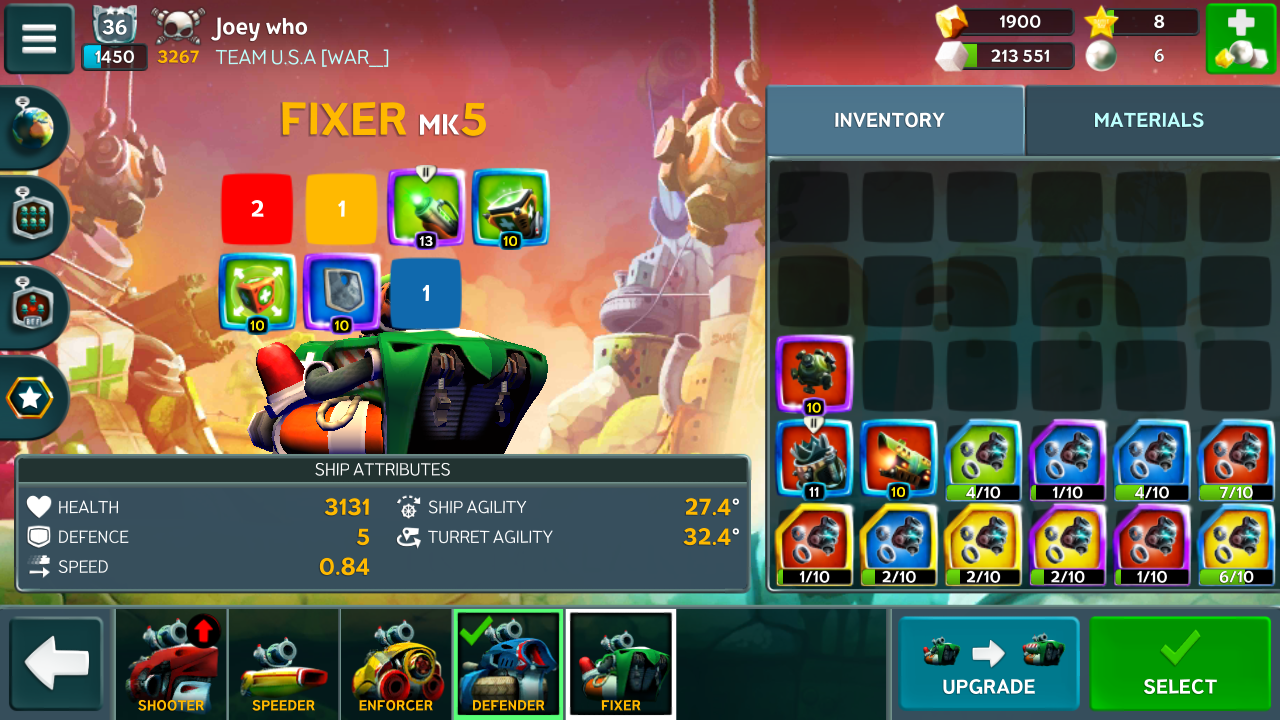Open the hamburger main menu
Viewport: 1280px width, 720px height.
(39, 39)
